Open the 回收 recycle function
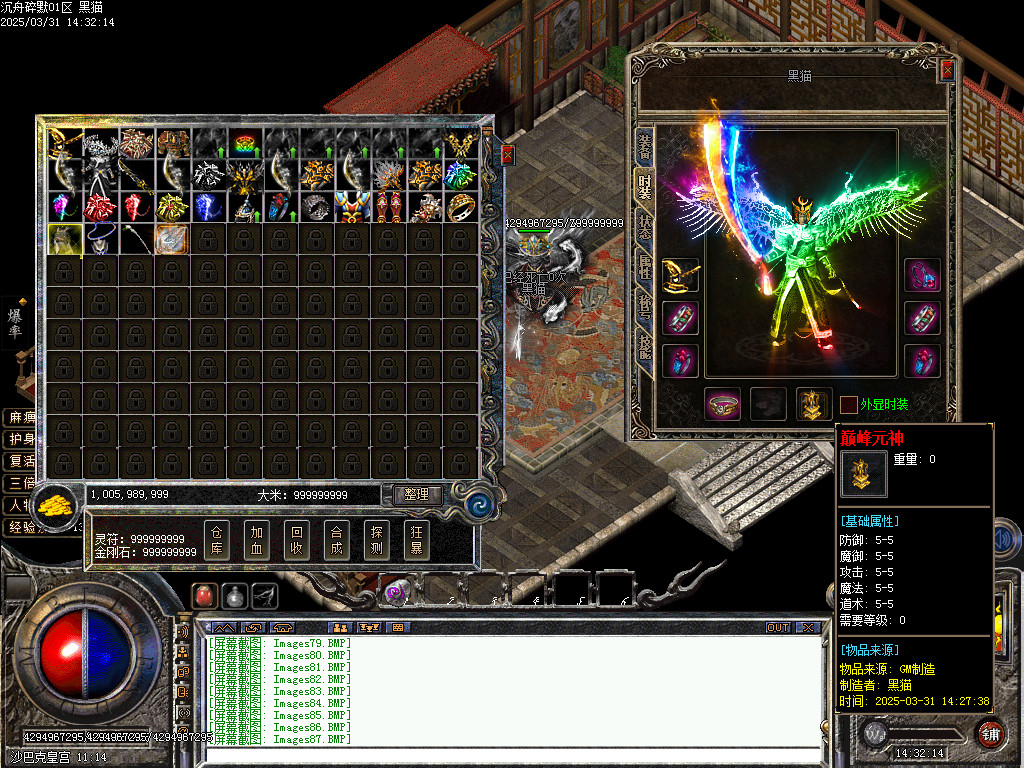This screenshot has width=1024, height=768. point(297,540)
